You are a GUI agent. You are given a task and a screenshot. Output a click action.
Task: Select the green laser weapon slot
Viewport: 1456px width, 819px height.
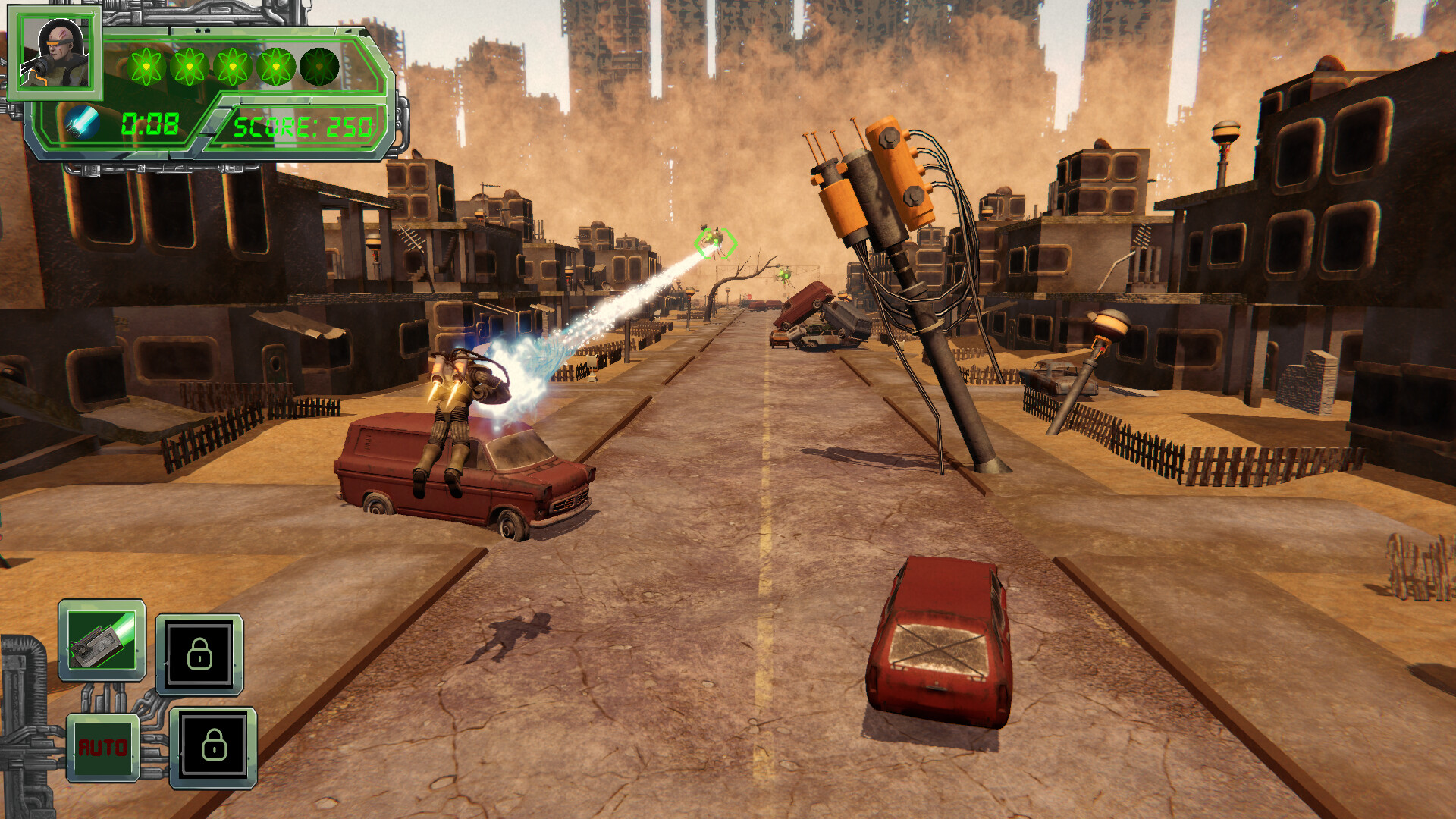(x=102, y=641)
